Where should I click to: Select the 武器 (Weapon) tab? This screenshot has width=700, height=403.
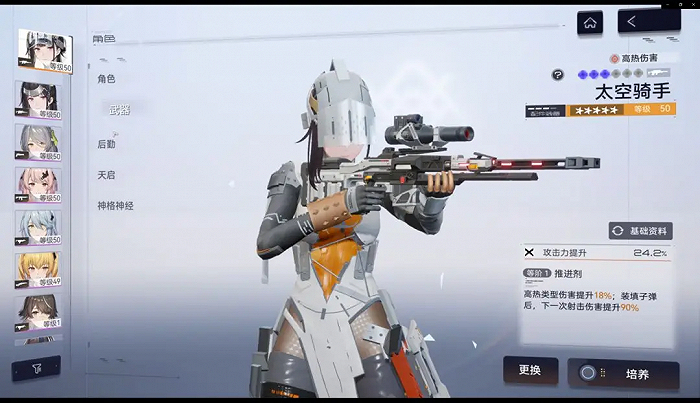coord(119,110)
